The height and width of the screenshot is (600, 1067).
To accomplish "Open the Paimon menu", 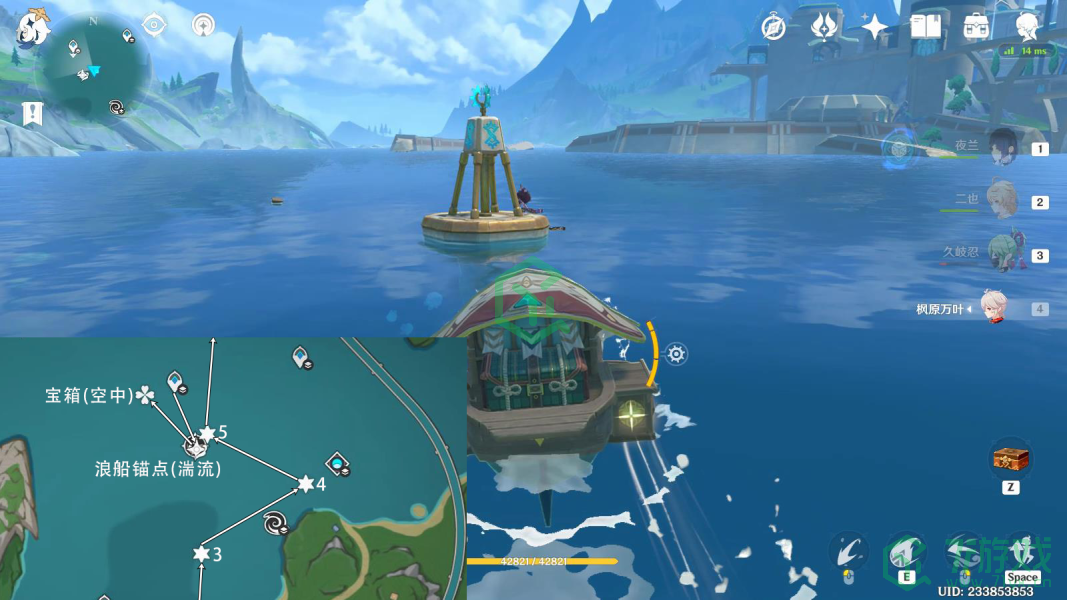I will [33, 27].
